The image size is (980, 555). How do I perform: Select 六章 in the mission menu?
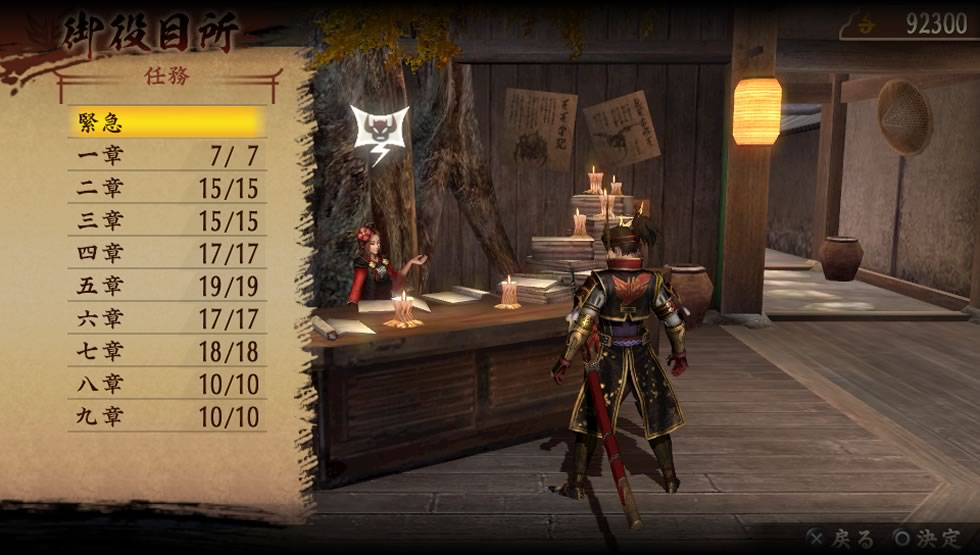click(x=167, y=319)
